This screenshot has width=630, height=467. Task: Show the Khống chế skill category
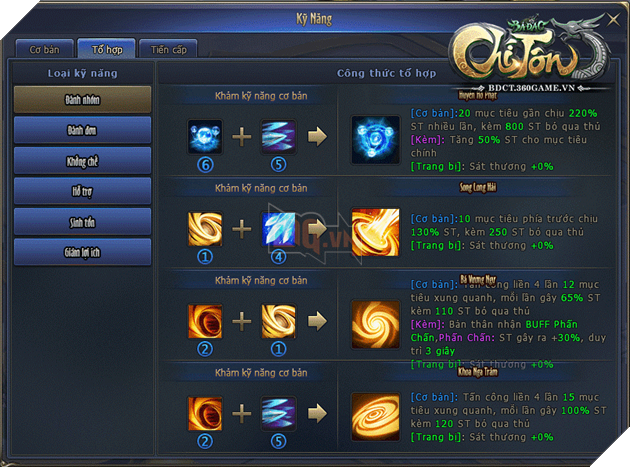83,160
